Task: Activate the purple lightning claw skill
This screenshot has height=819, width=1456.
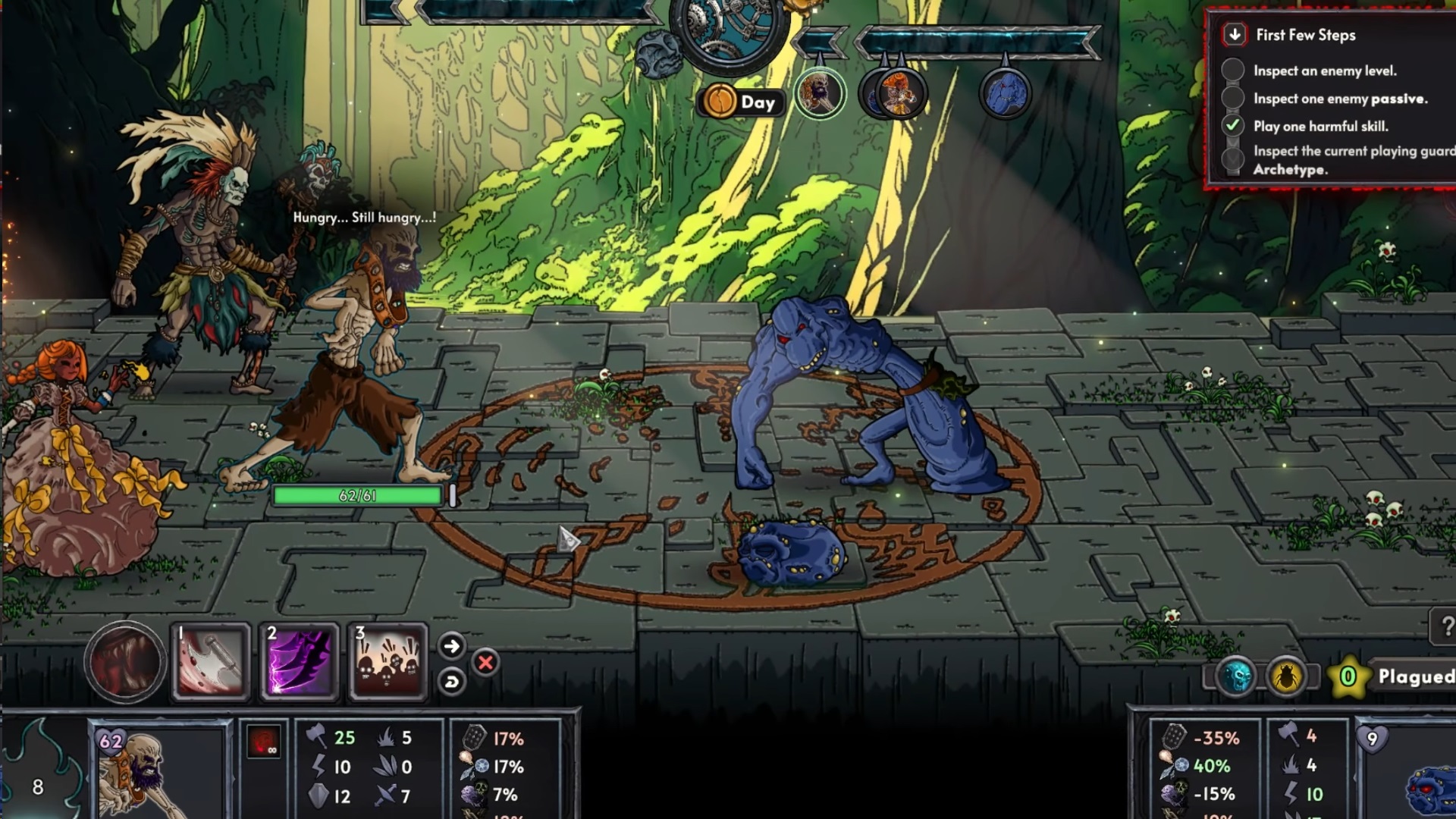Action: point(300,661)
